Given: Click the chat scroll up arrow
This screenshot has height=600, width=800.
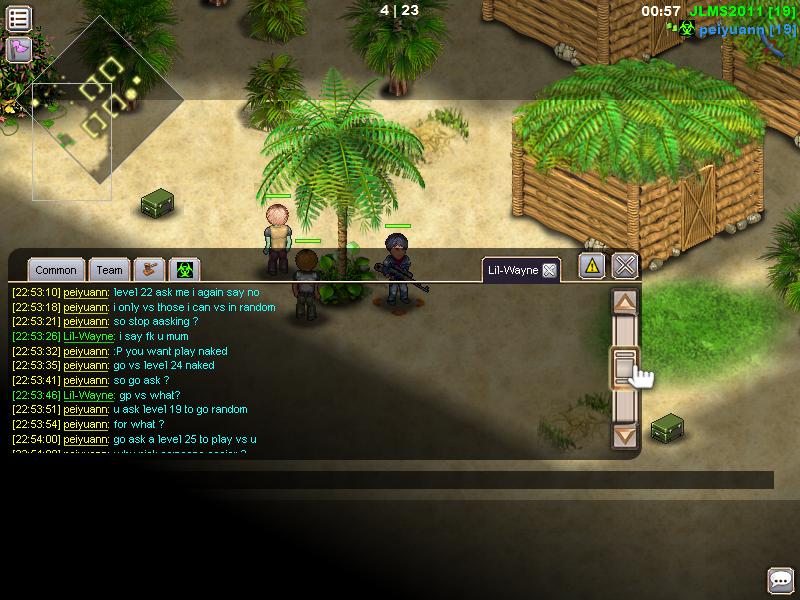Looking at the screenshot, I should pyautogui.click(x=625, y=302).
